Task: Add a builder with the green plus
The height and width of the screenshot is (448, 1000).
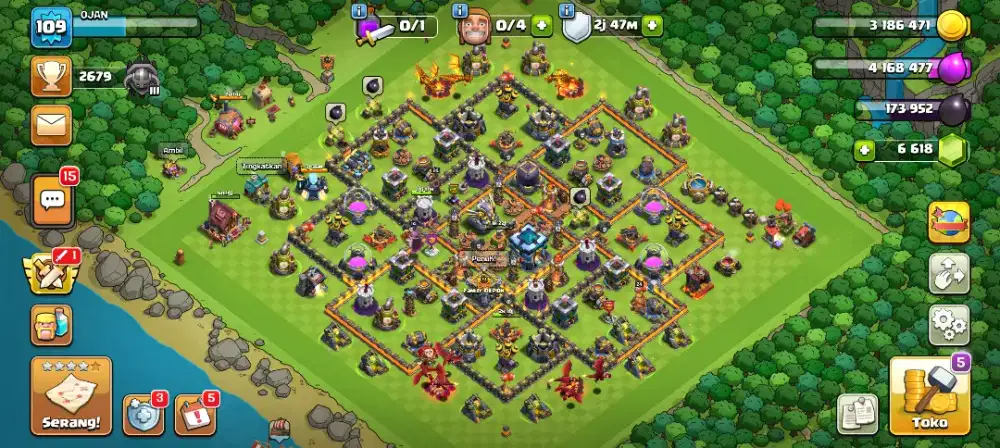Action: pyautogui.click(x=541, y=26)
